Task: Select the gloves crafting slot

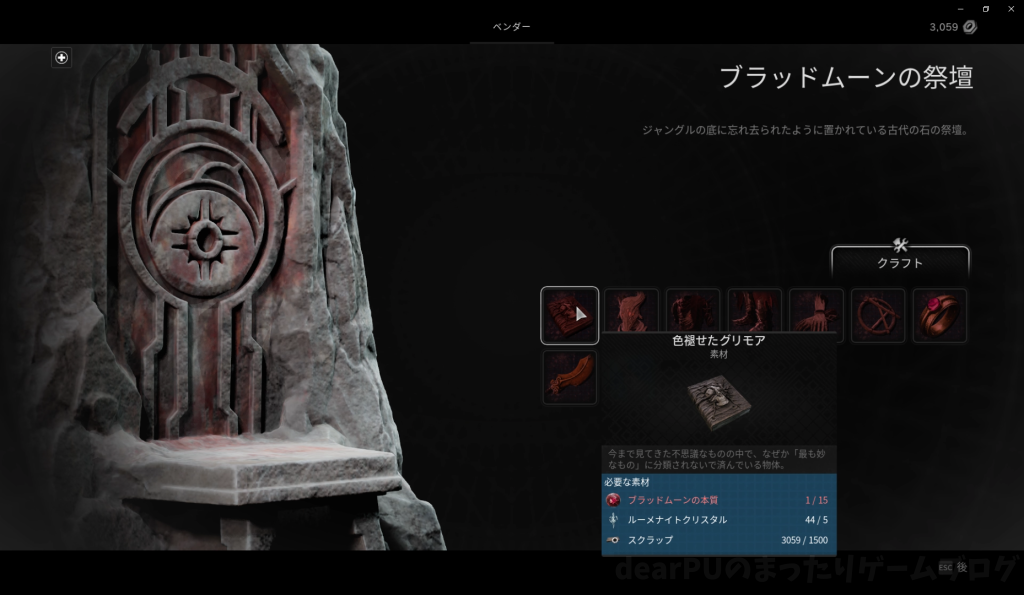Action: pyautogui.click(x=816, y=316)
